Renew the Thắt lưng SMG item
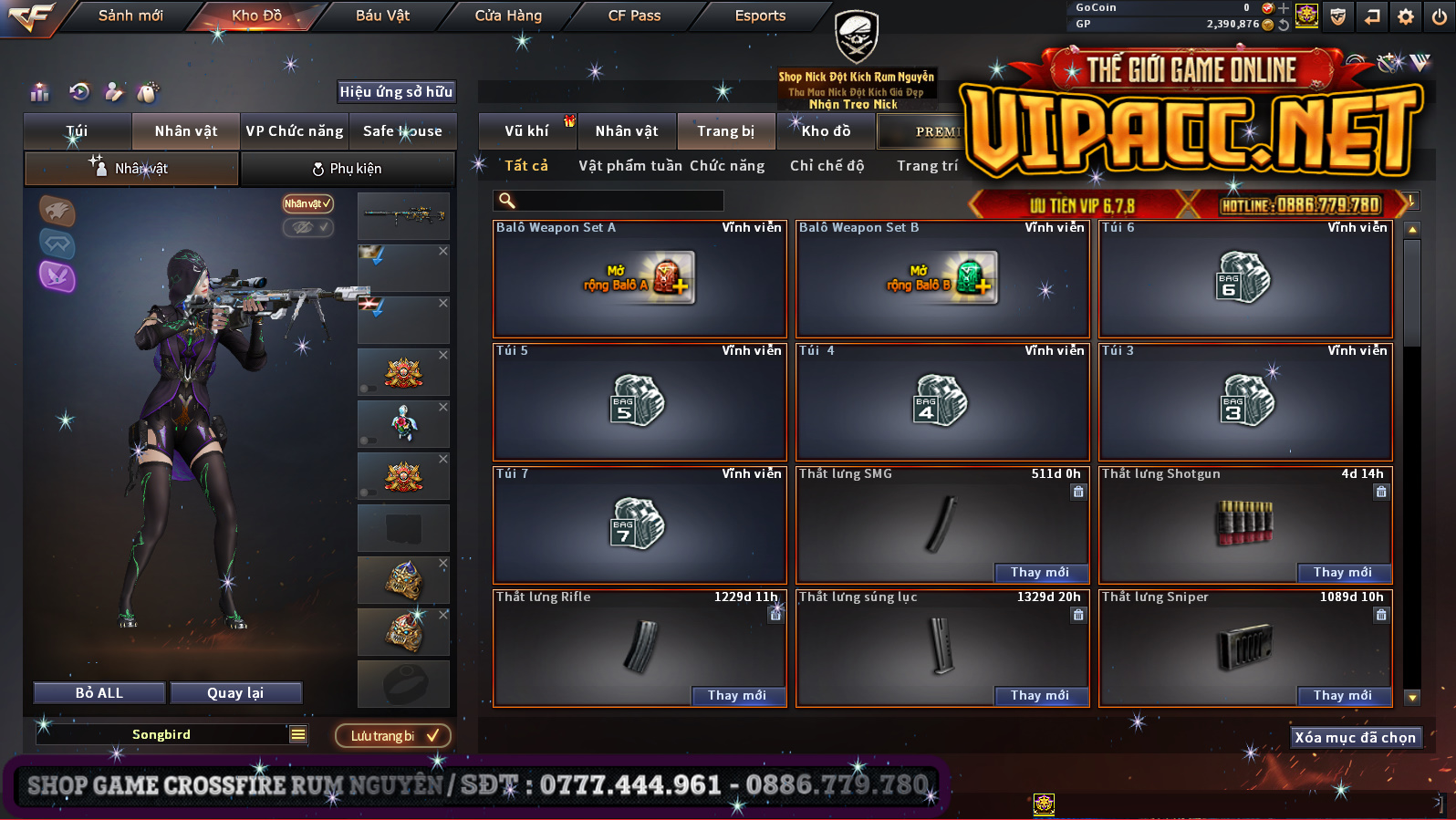This screenshot has width=1456, height=820. pos(1039,572)
